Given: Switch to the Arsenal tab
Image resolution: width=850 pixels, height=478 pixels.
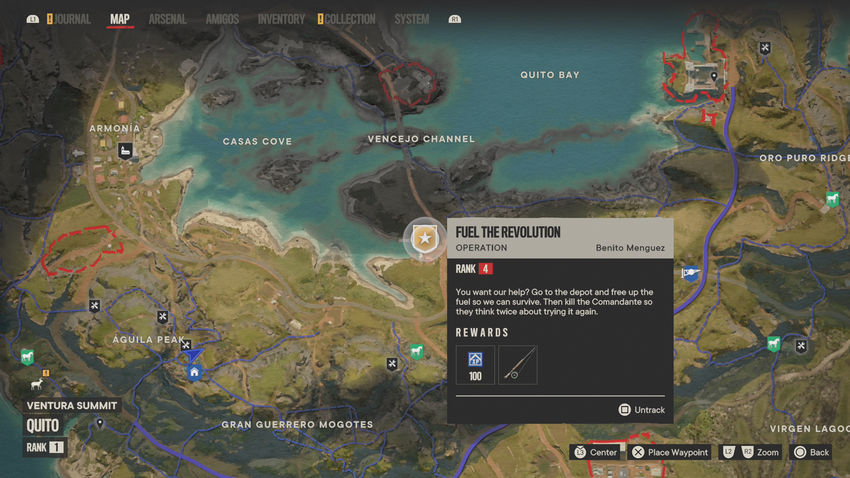Looking at the screenshot, I should point(167,19).
